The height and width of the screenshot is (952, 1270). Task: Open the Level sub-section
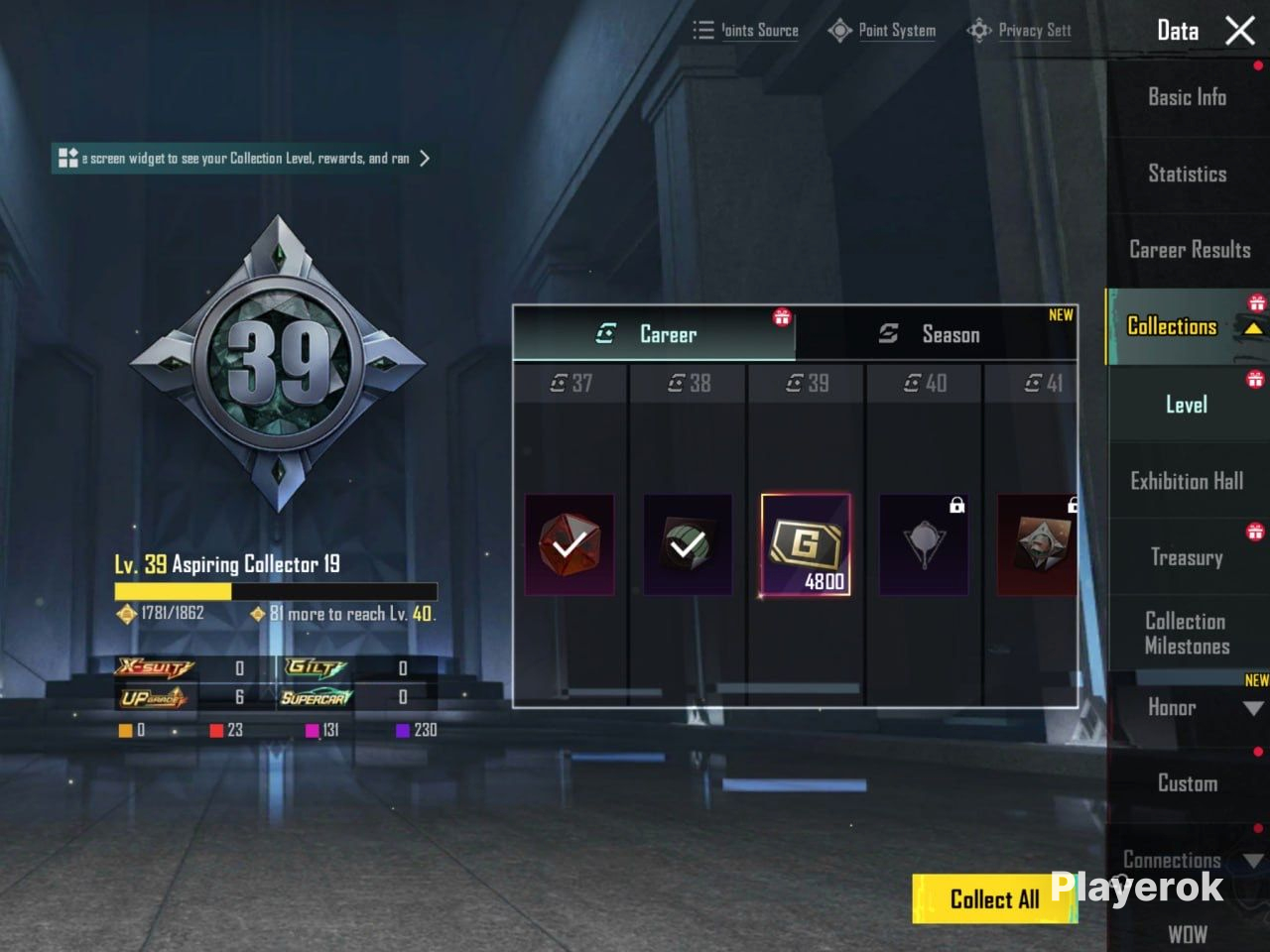[1187, 405]
